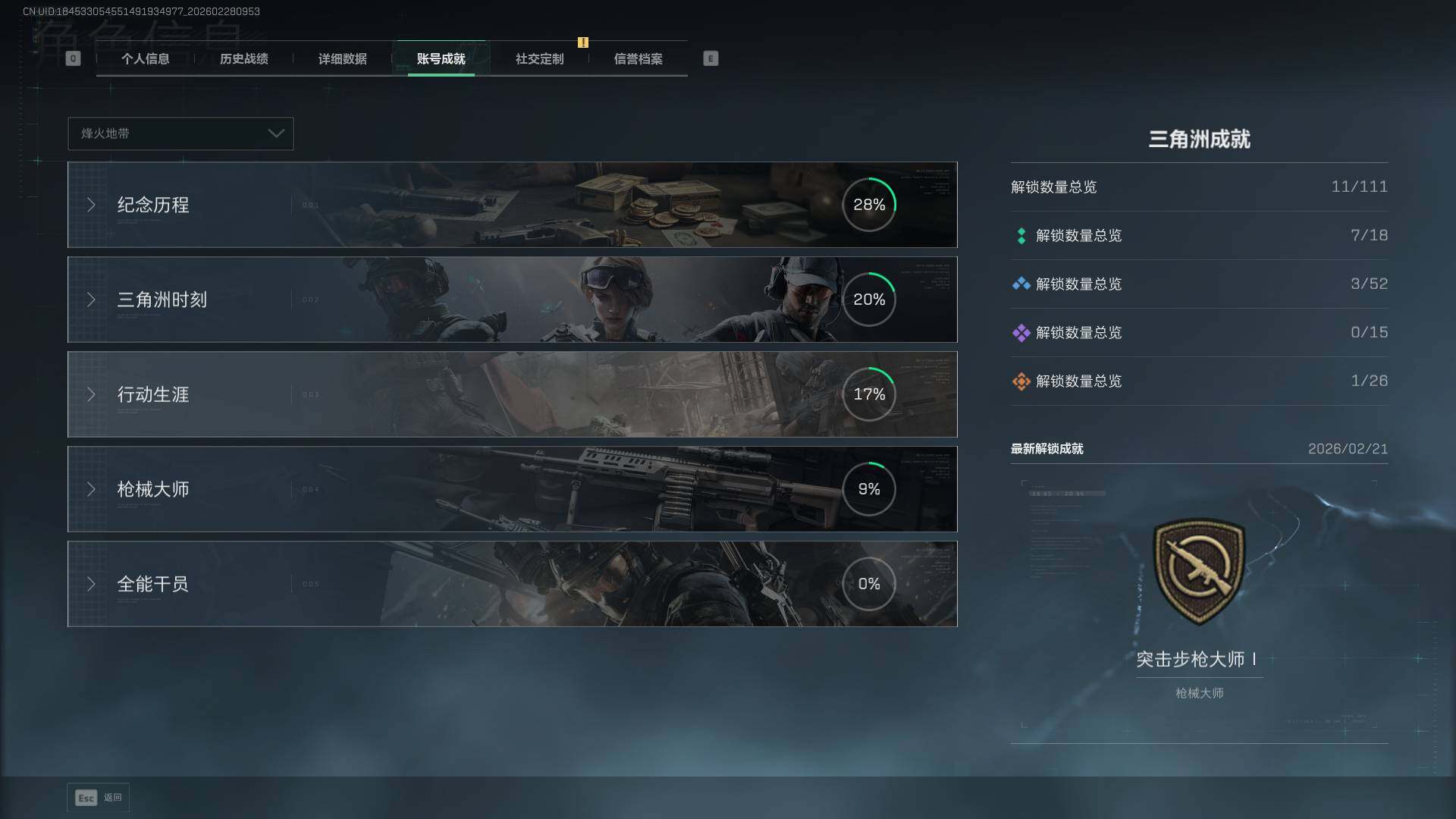
Task: Select the 突击步枪大师 I achievement badge
Action: pos(1199,572)
